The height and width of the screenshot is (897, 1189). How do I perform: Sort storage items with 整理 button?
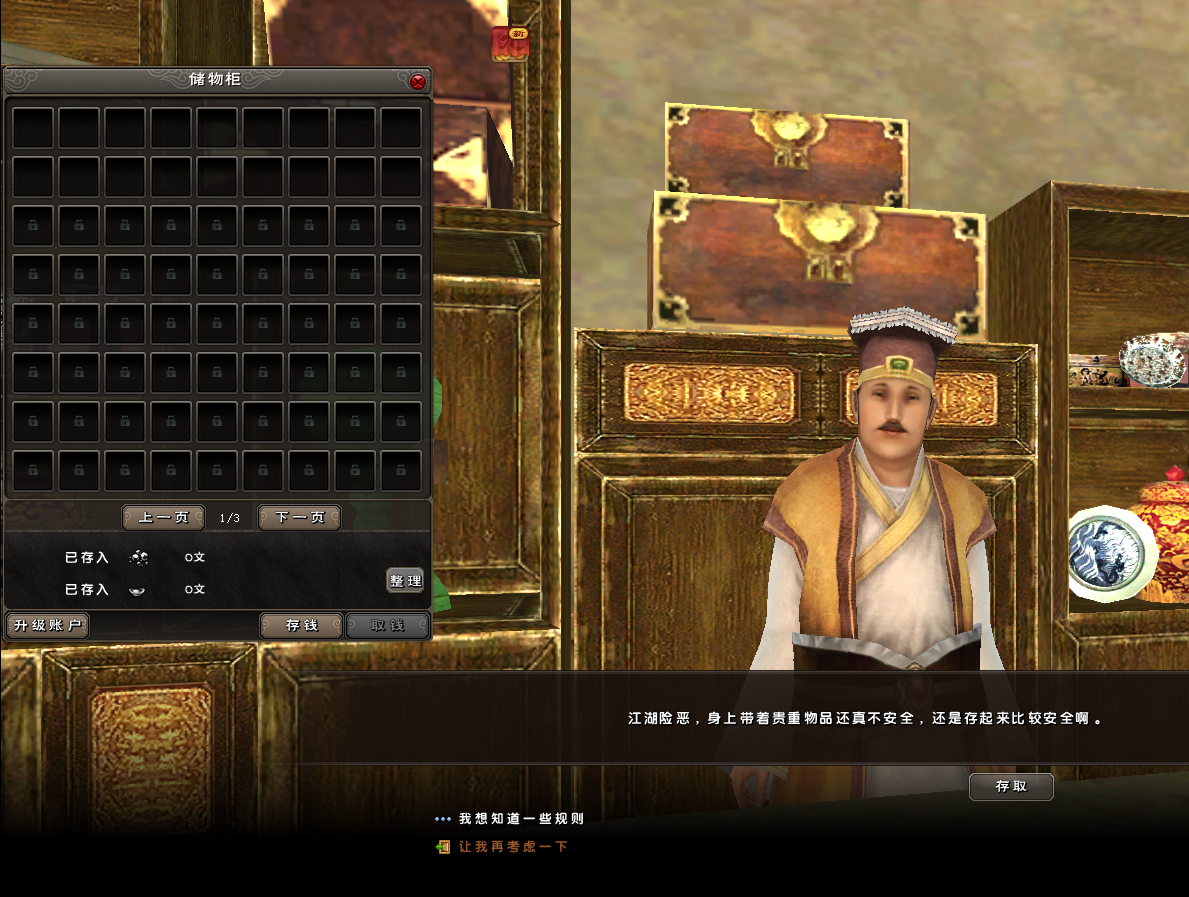click(405, 581)
